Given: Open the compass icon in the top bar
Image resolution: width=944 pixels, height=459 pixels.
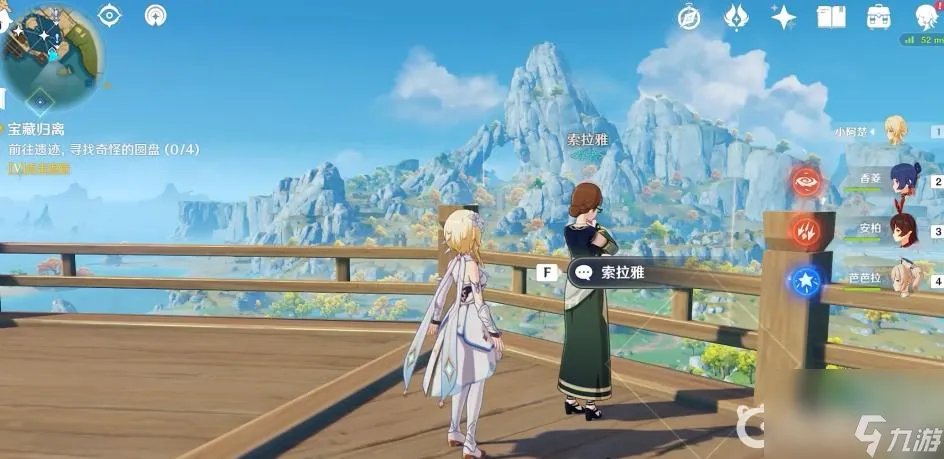Looking at the screenshot, I should coord(688,16).
